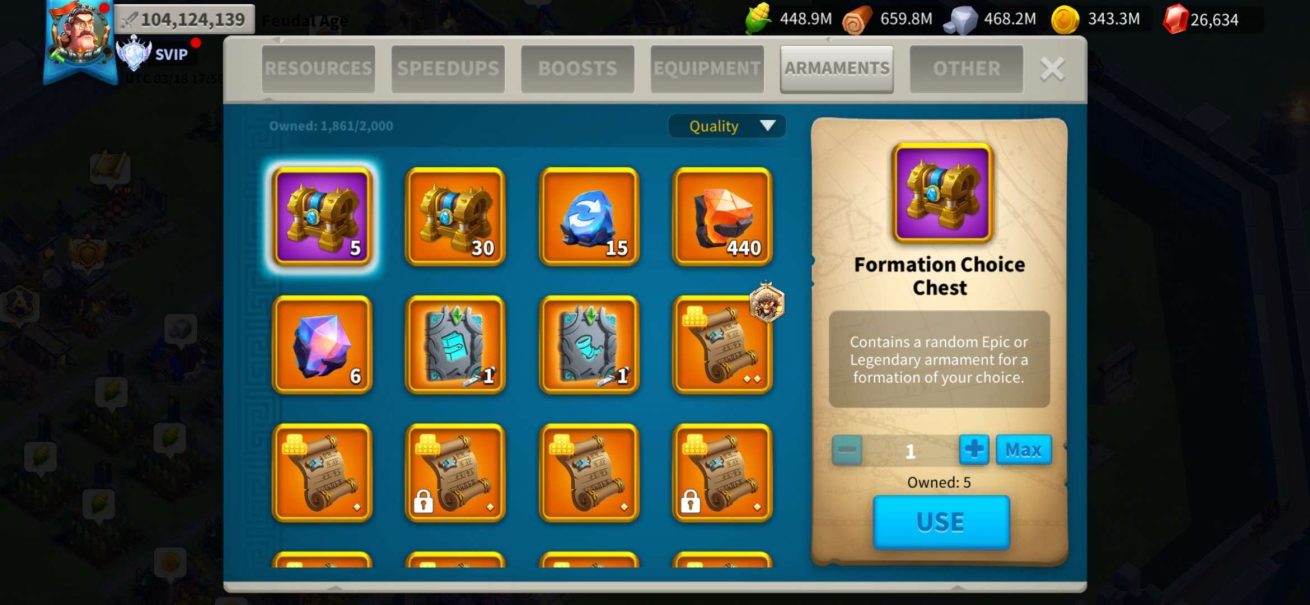Open the Quality sort dropdown

click(x=727, y=126)
